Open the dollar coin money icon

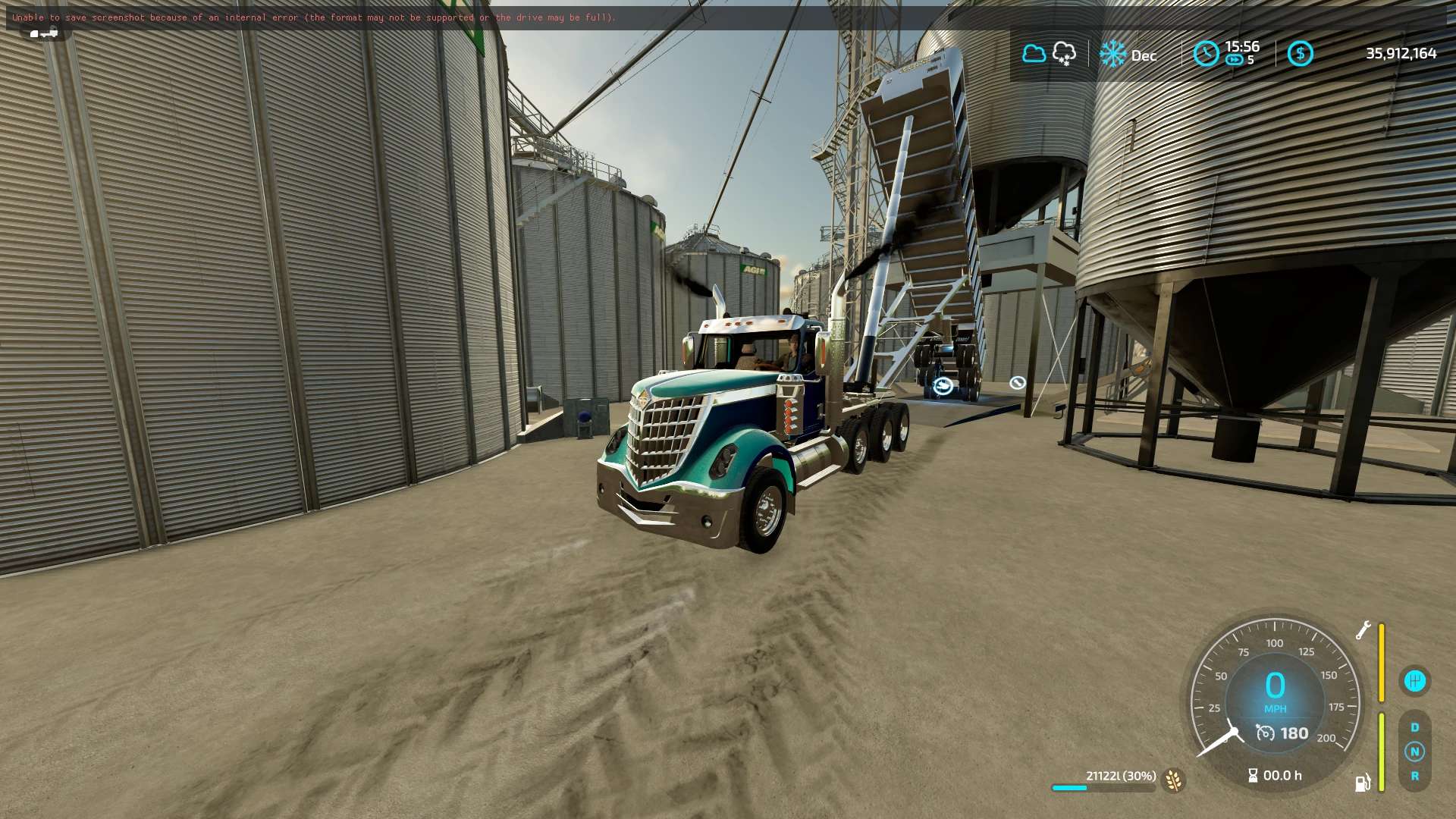pyautogui.click(x=1300, y=53)
